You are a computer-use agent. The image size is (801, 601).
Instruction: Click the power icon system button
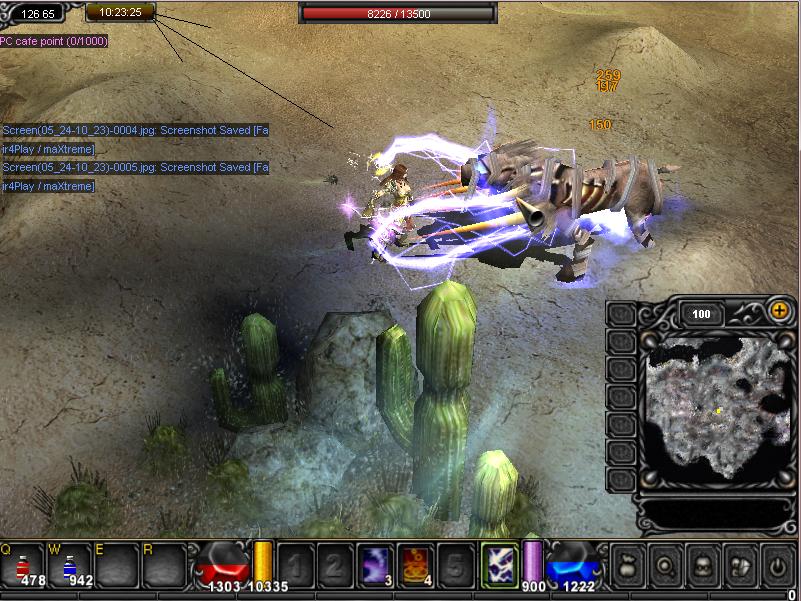tap(777, 564)
